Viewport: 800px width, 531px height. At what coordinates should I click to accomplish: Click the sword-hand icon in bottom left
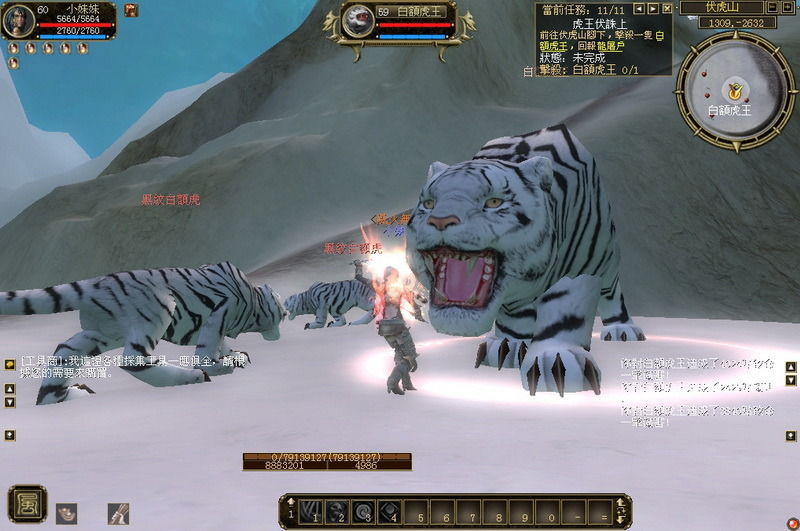tap(118, 513)
